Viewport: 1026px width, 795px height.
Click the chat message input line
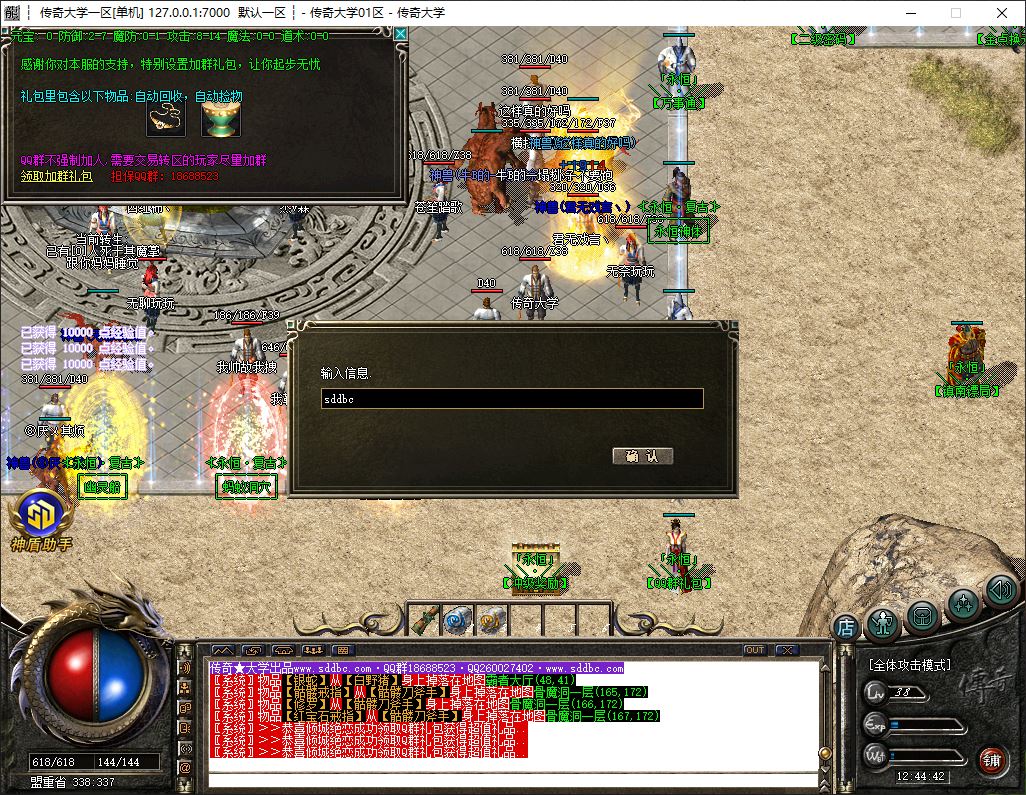pyautogui.click(x=510, y=778)
